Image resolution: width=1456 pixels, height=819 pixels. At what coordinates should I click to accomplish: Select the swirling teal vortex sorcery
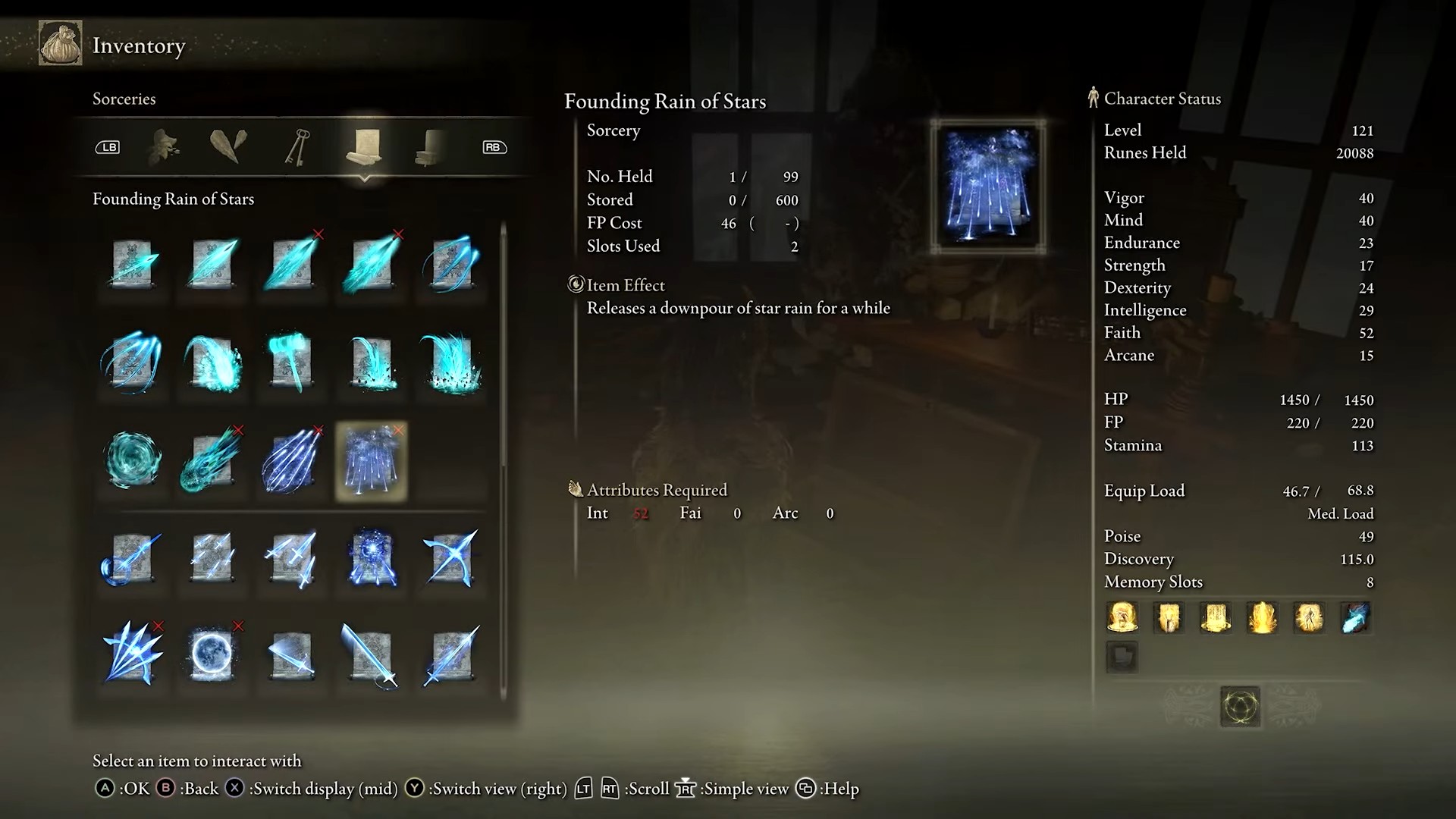click(x=132, y=460)
